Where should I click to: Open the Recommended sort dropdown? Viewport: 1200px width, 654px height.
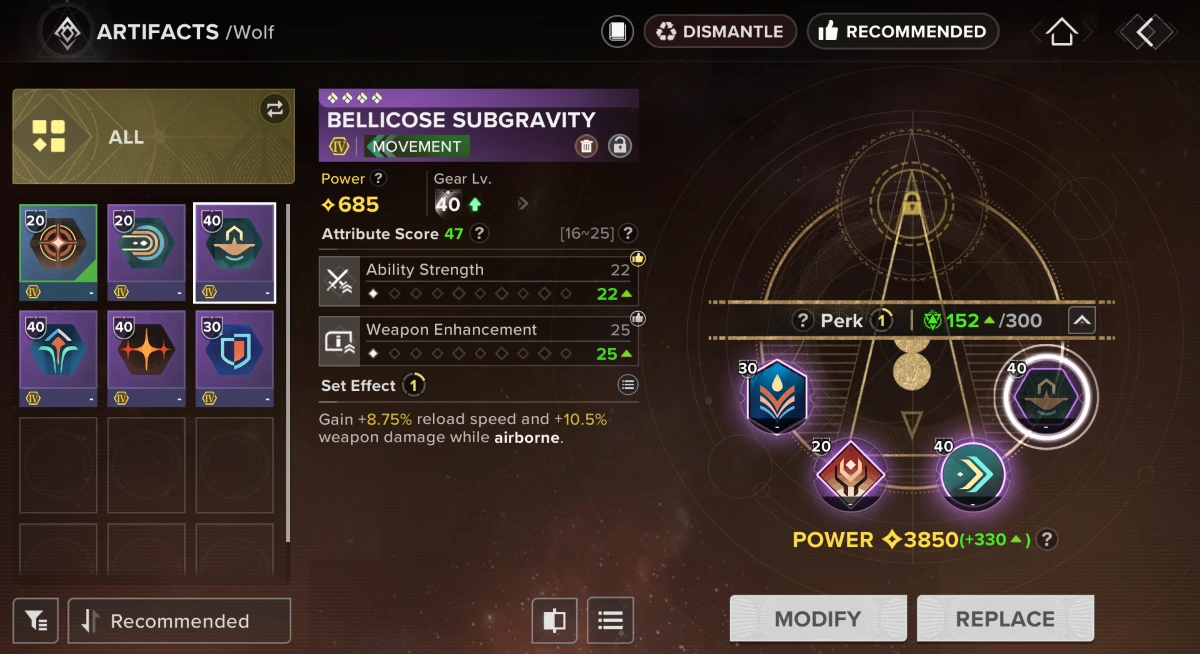[180, 621]
